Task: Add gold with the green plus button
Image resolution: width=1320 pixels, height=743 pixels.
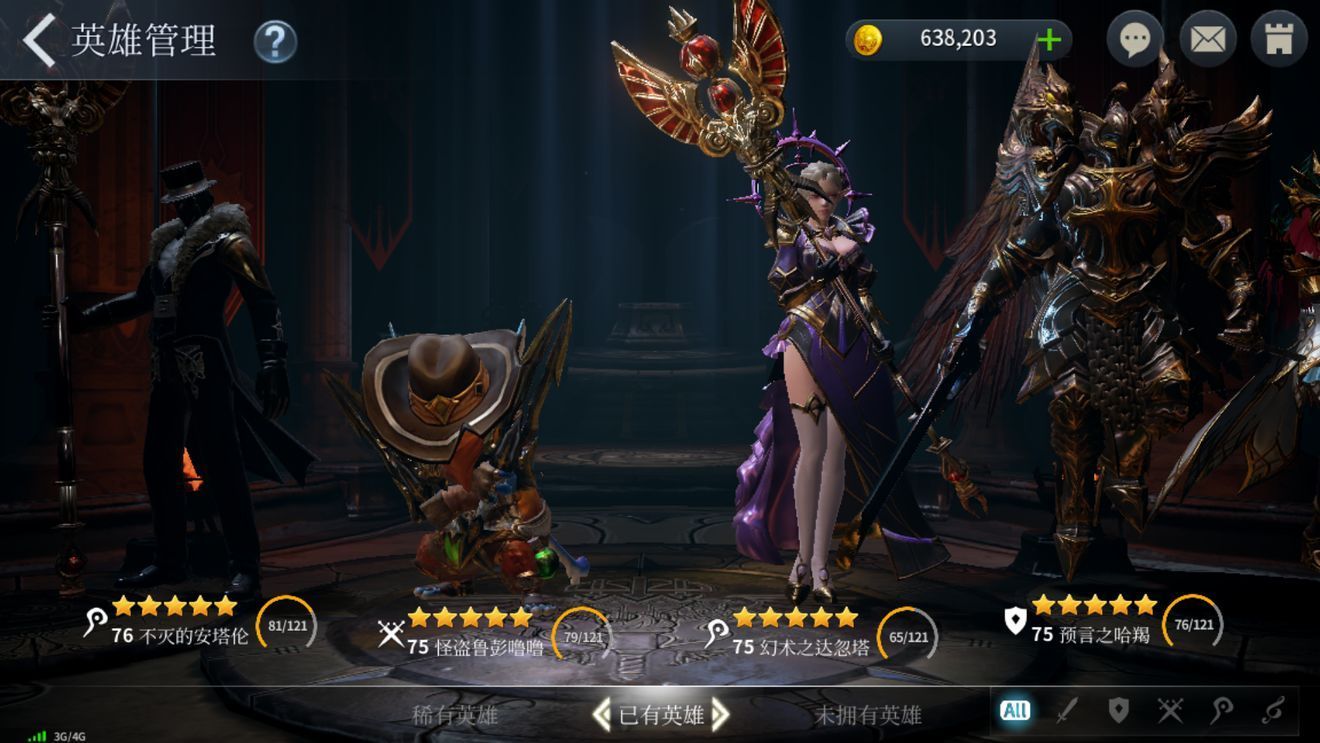Action: [1049, 40]
